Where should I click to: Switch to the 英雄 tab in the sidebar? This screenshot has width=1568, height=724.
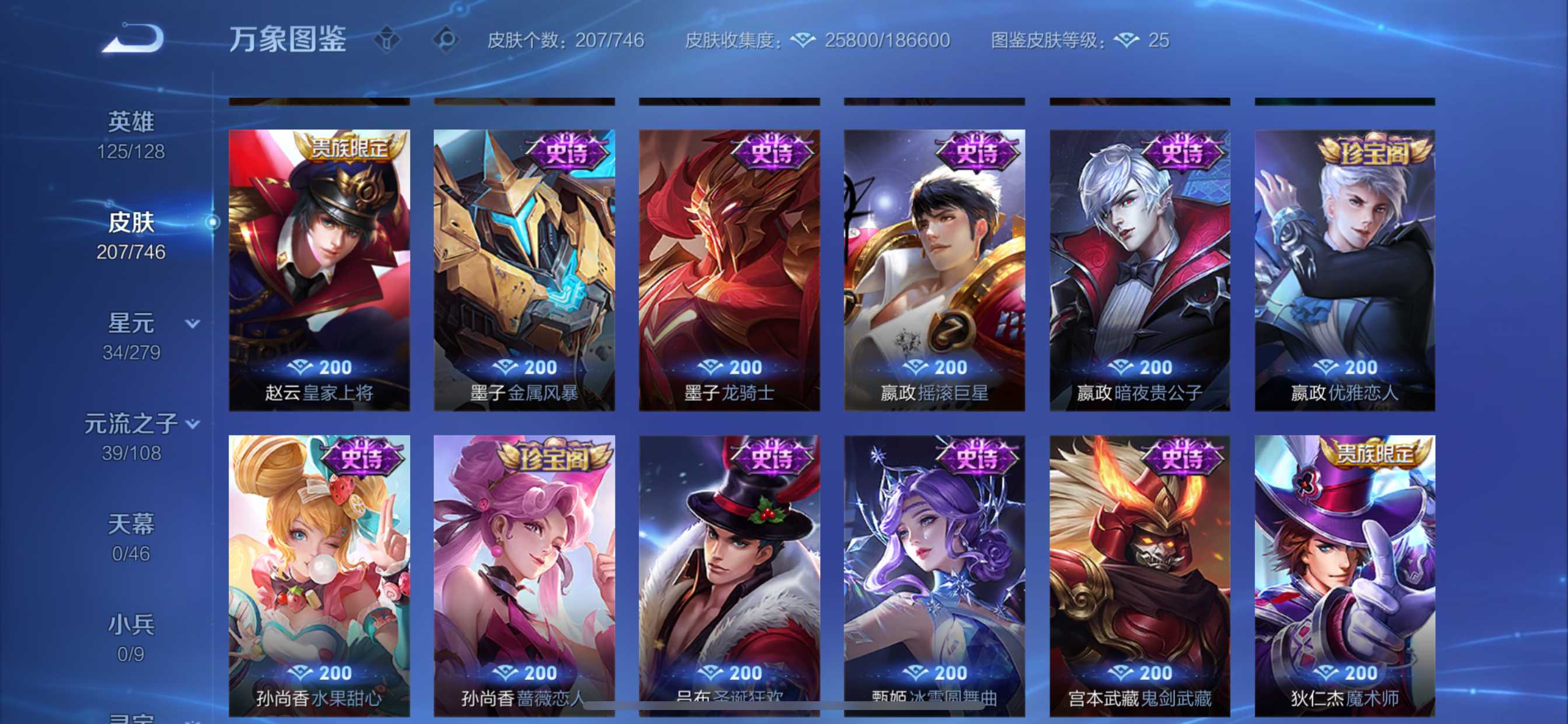coord(132,121)
